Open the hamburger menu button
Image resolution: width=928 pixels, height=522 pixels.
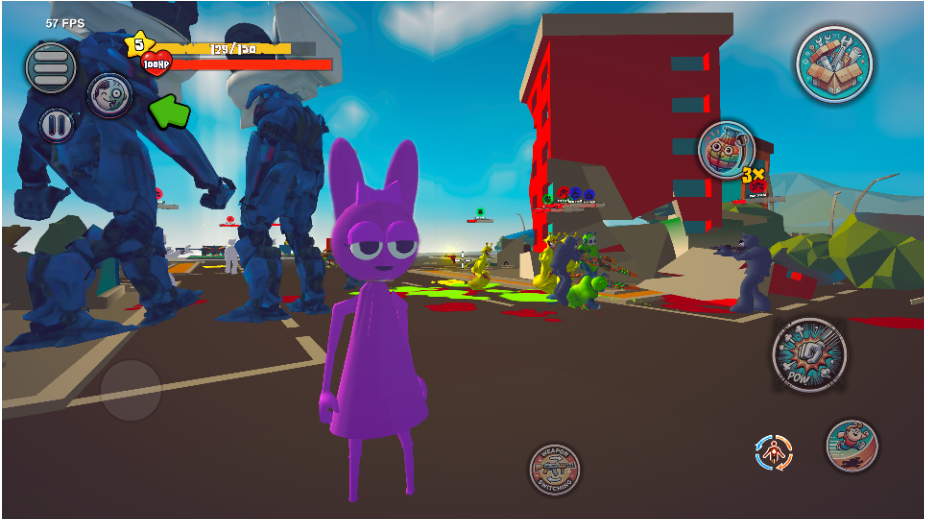pyautogui.click(x=51, y=67)
